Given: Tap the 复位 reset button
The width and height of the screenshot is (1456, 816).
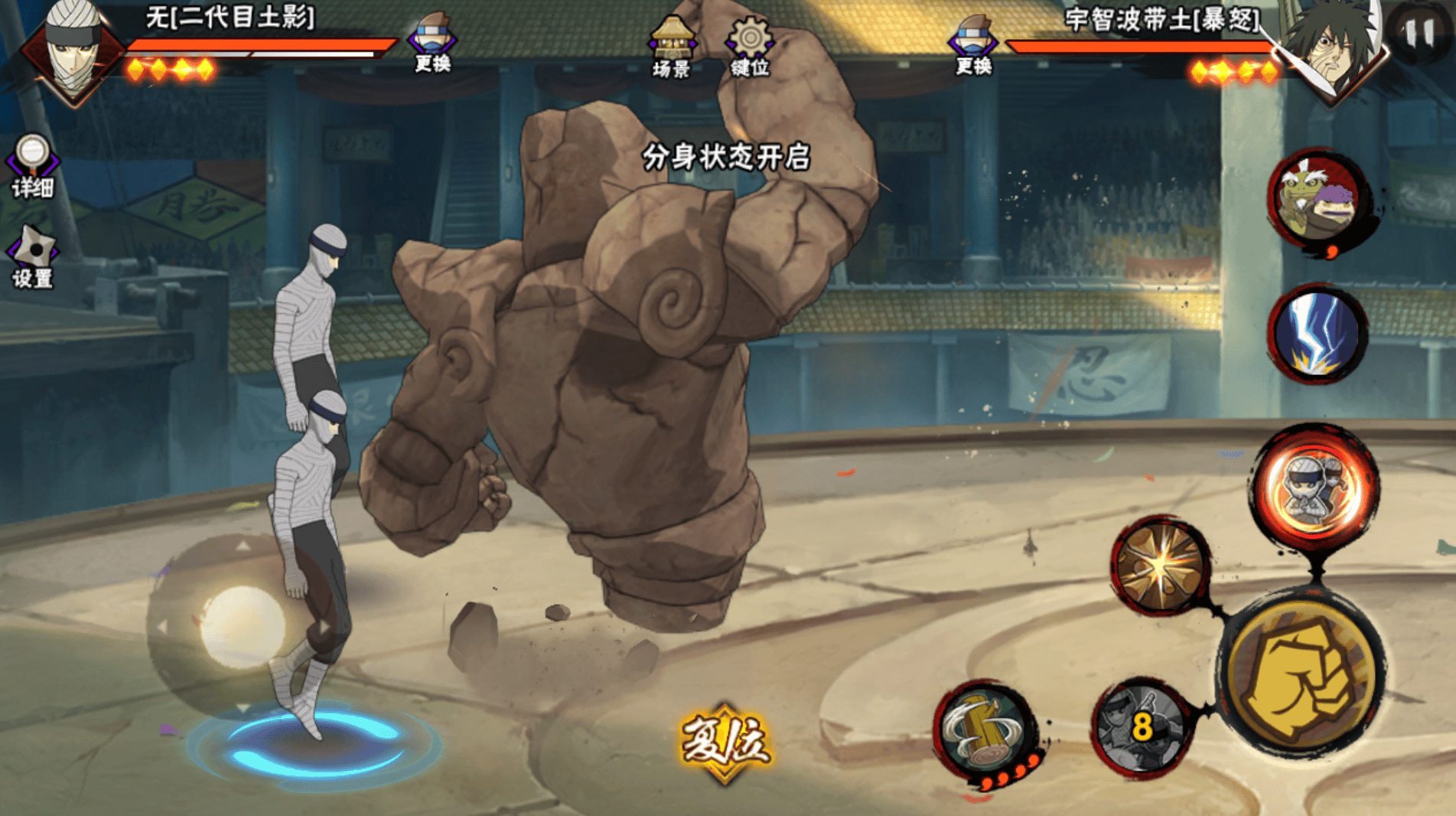Looking at the screenshot, I should coord(725,741).
